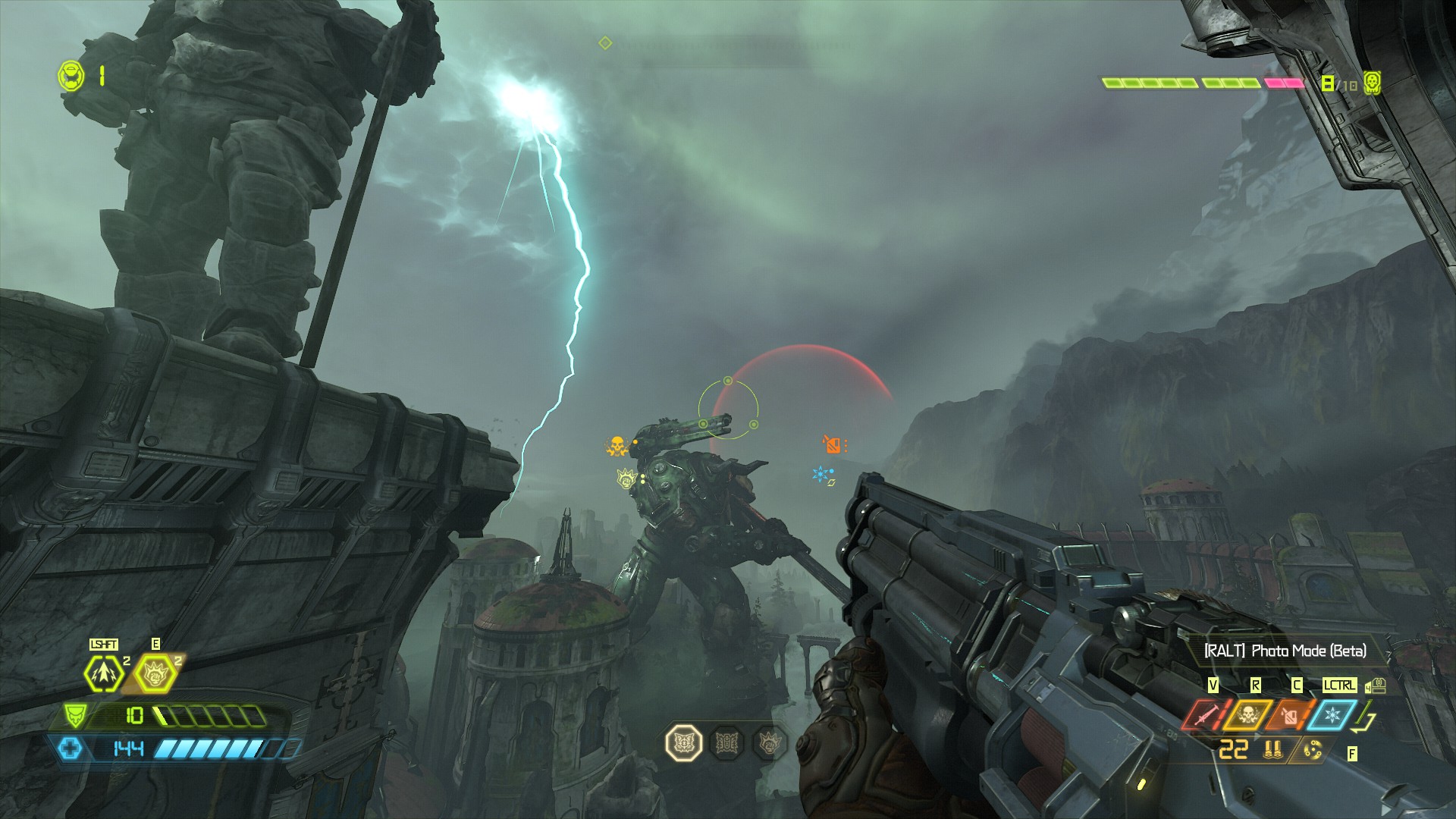This screenshot has width=1456, height=819.
Task: Expand the grenade counter icon beside LCTRL
Action: coord(1375,686)
